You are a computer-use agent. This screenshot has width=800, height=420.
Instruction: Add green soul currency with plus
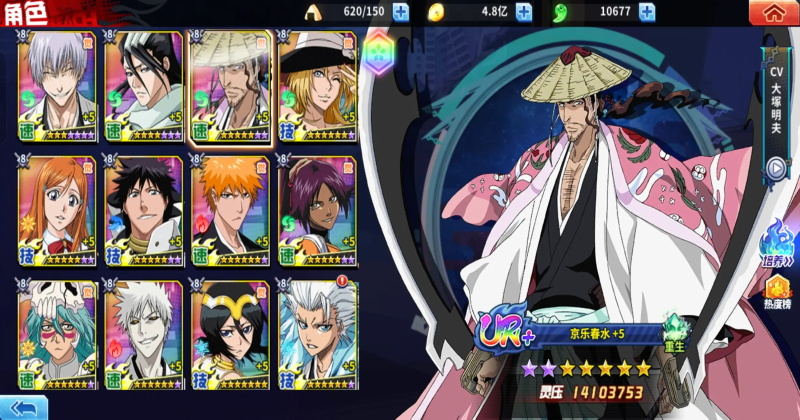point(647,13)
